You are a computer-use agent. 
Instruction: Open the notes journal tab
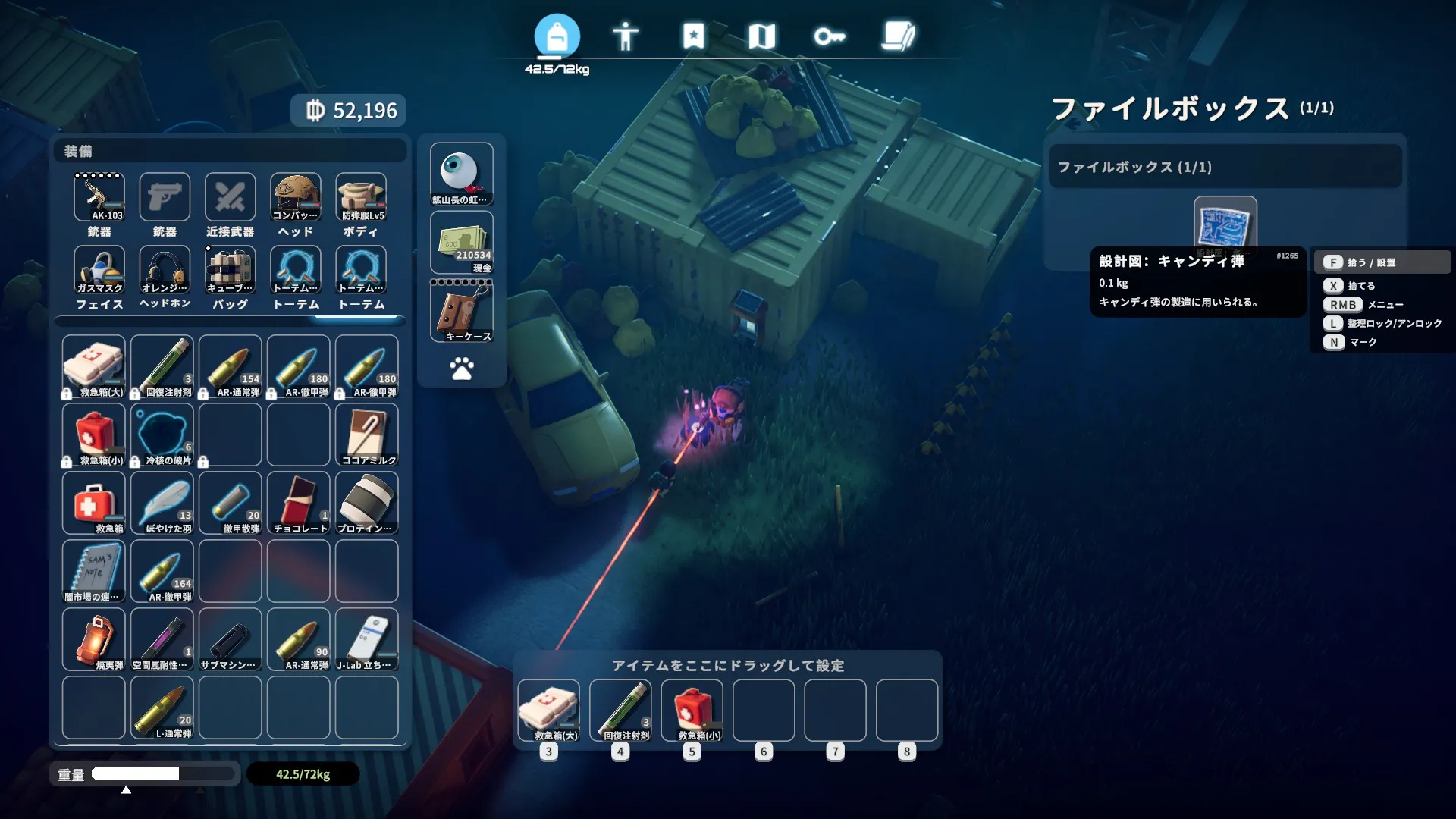(x=899, y=36)
